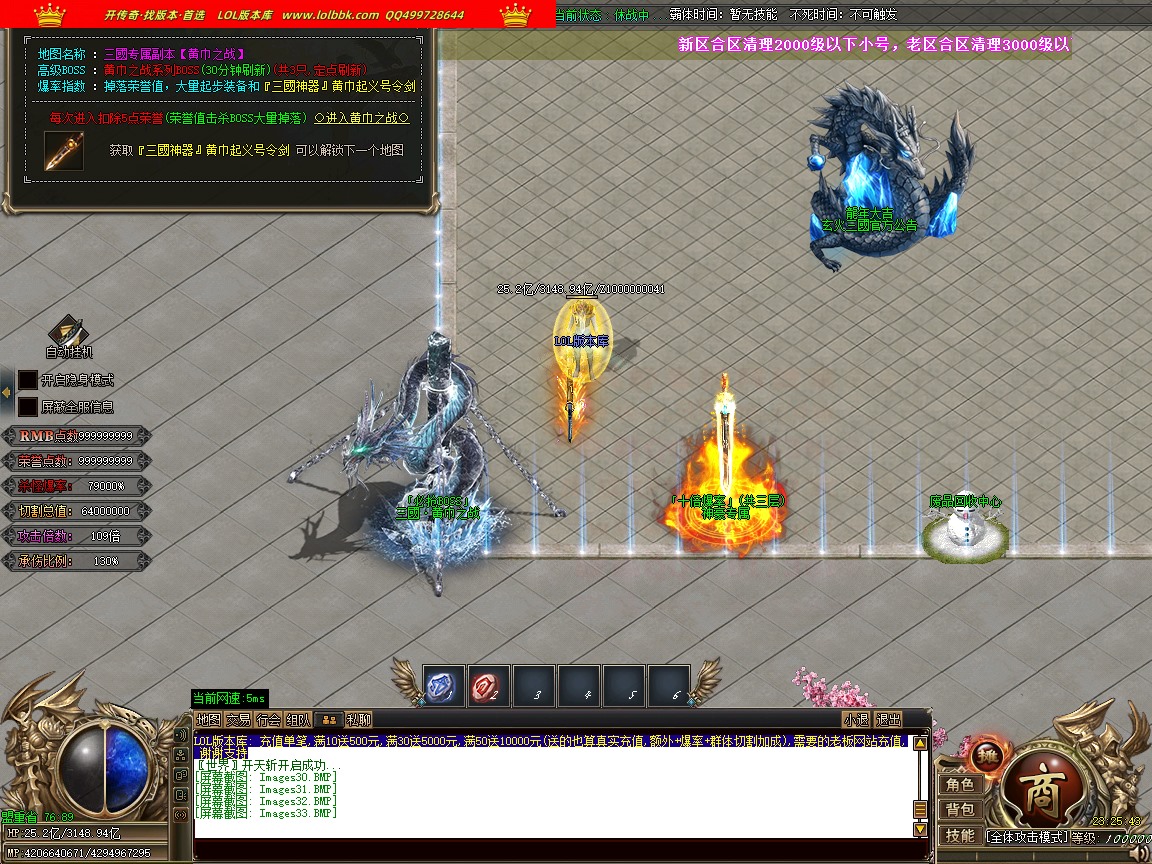
Task: Open the 背包 backpack inventory
Action: (x=960, y=810)
